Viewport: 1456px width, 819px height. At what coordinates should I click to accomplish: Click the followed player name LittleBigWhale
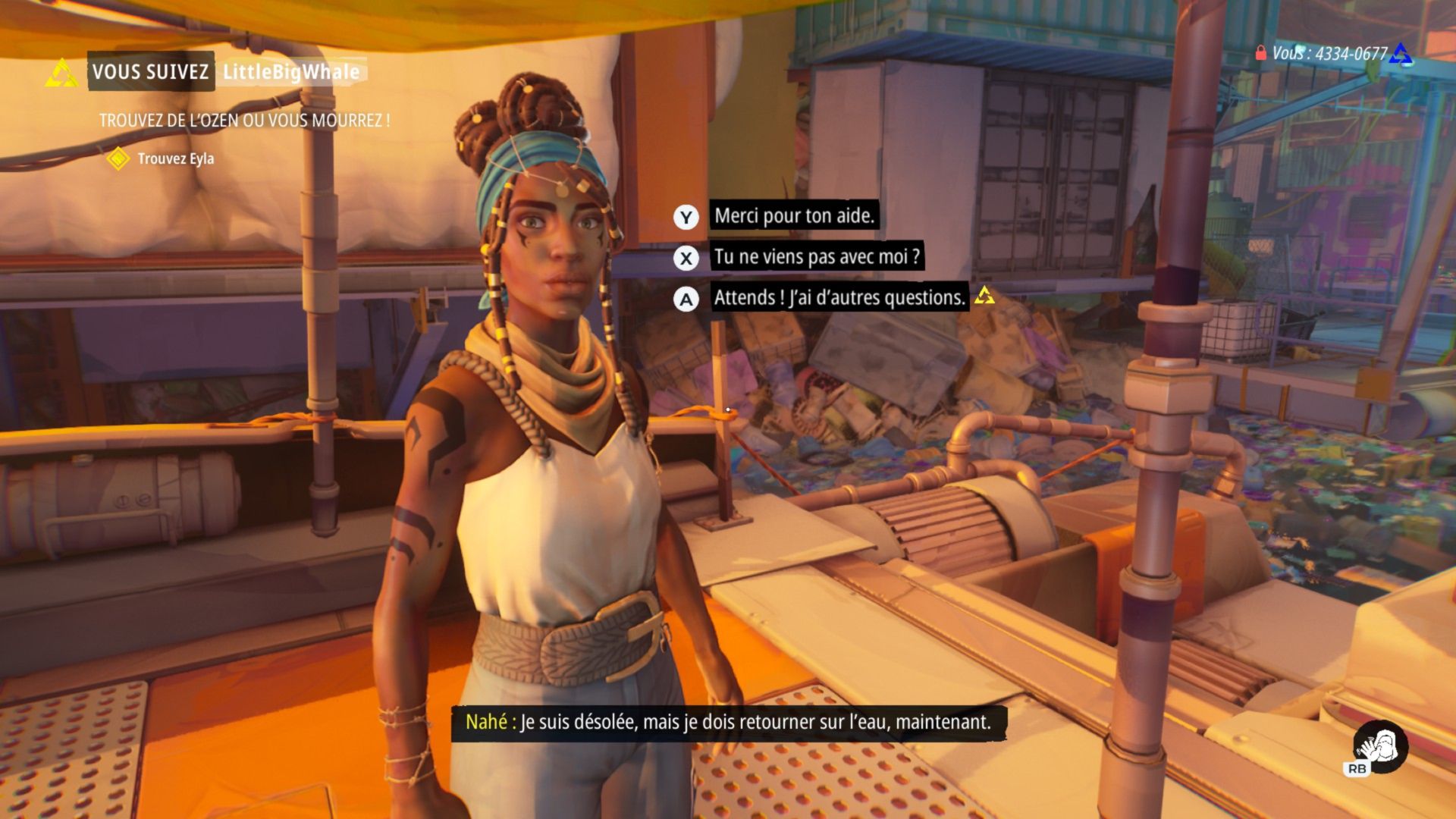(290, 72)
